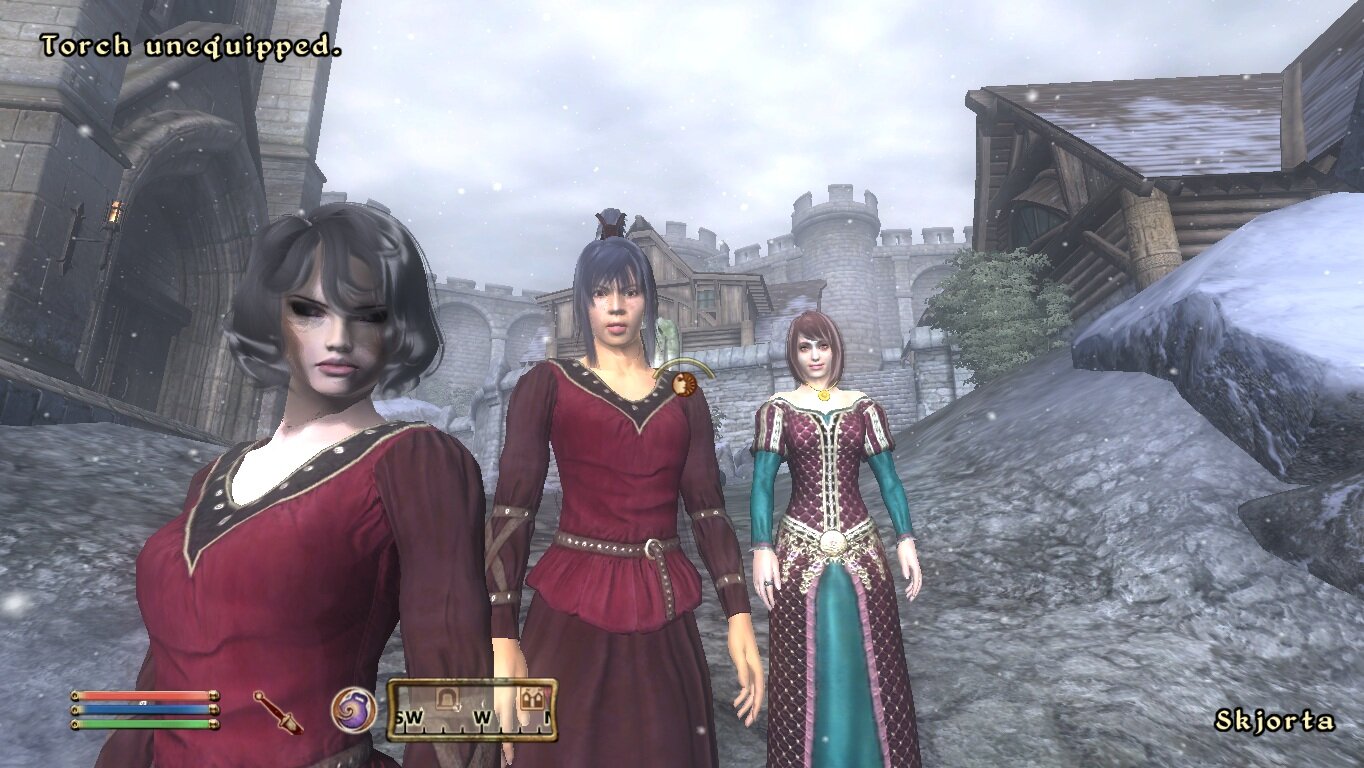Click the door location marker on the compass
1364x768 pixels.
(x=447, y=698)
